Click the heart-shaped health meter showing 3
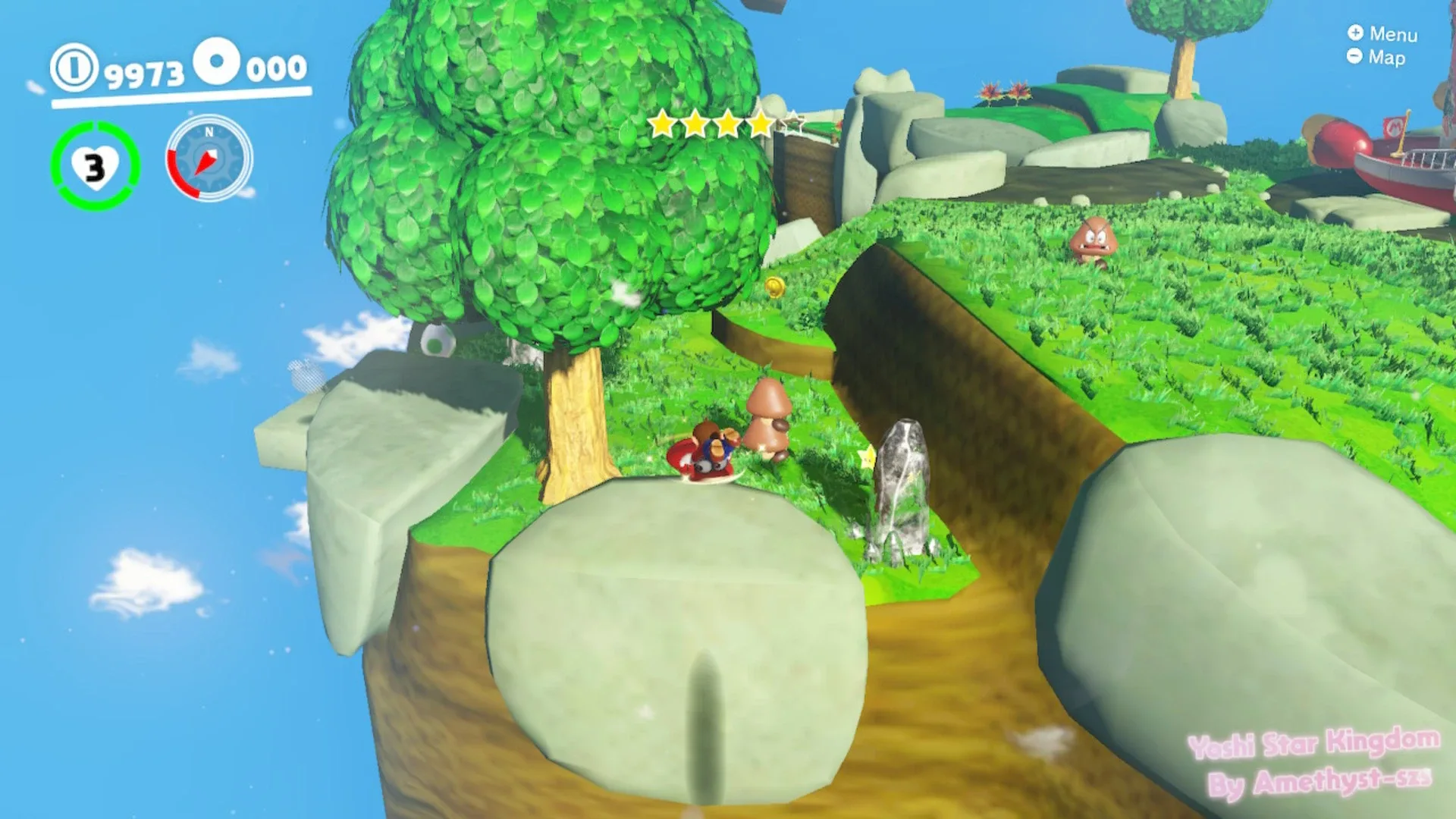 pos(96,167)
